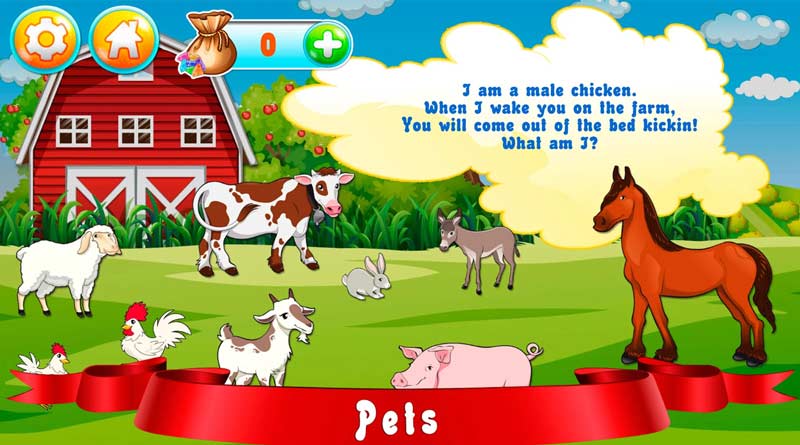Image resolution: width=800 pixels, height=445 pixels.
Task: Select the pink pig
Action: pyautogui.click(x=465, y=365)
